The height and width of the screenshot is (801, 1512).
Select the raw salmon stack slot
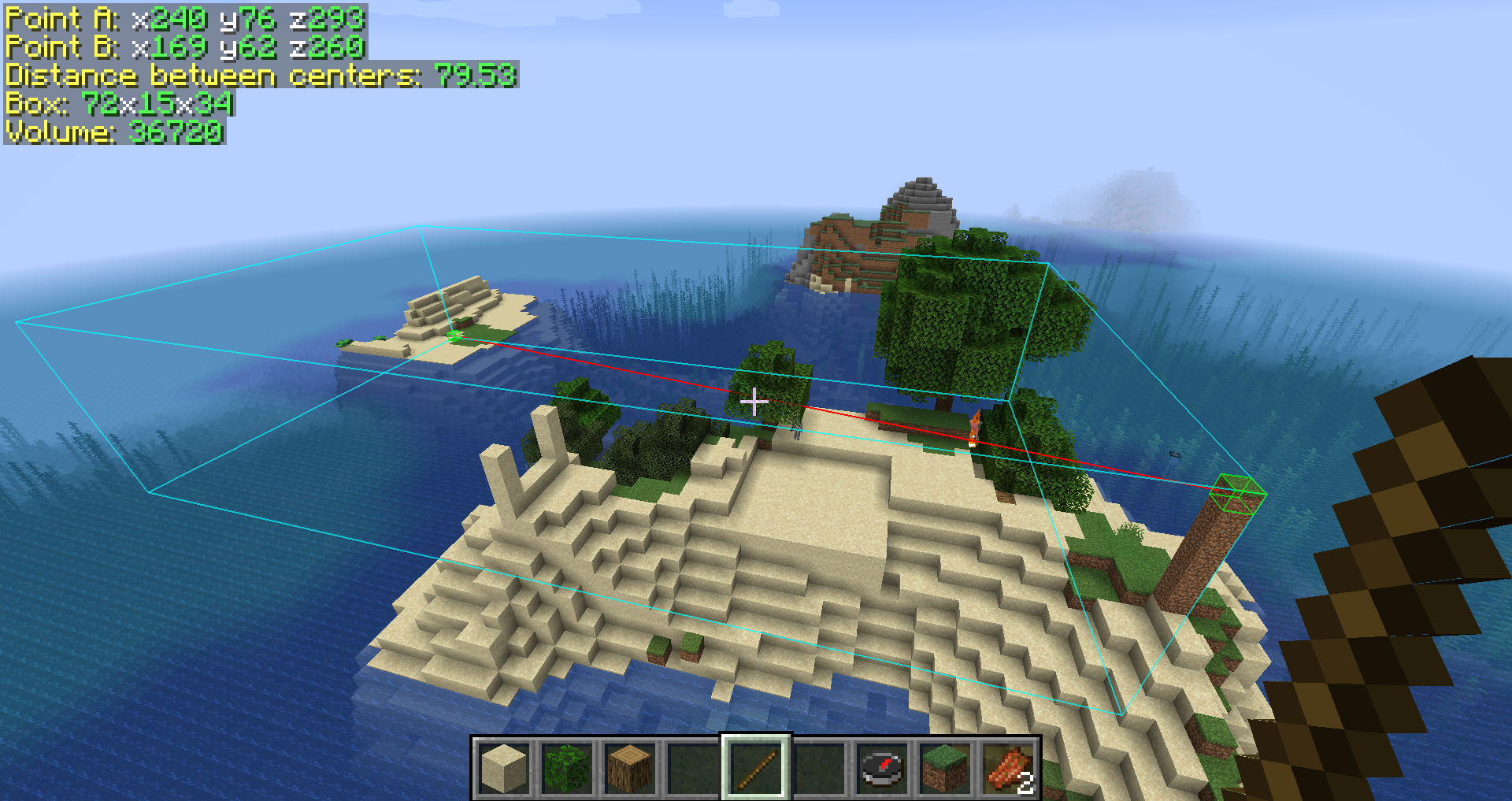[x=1008, y=768]
